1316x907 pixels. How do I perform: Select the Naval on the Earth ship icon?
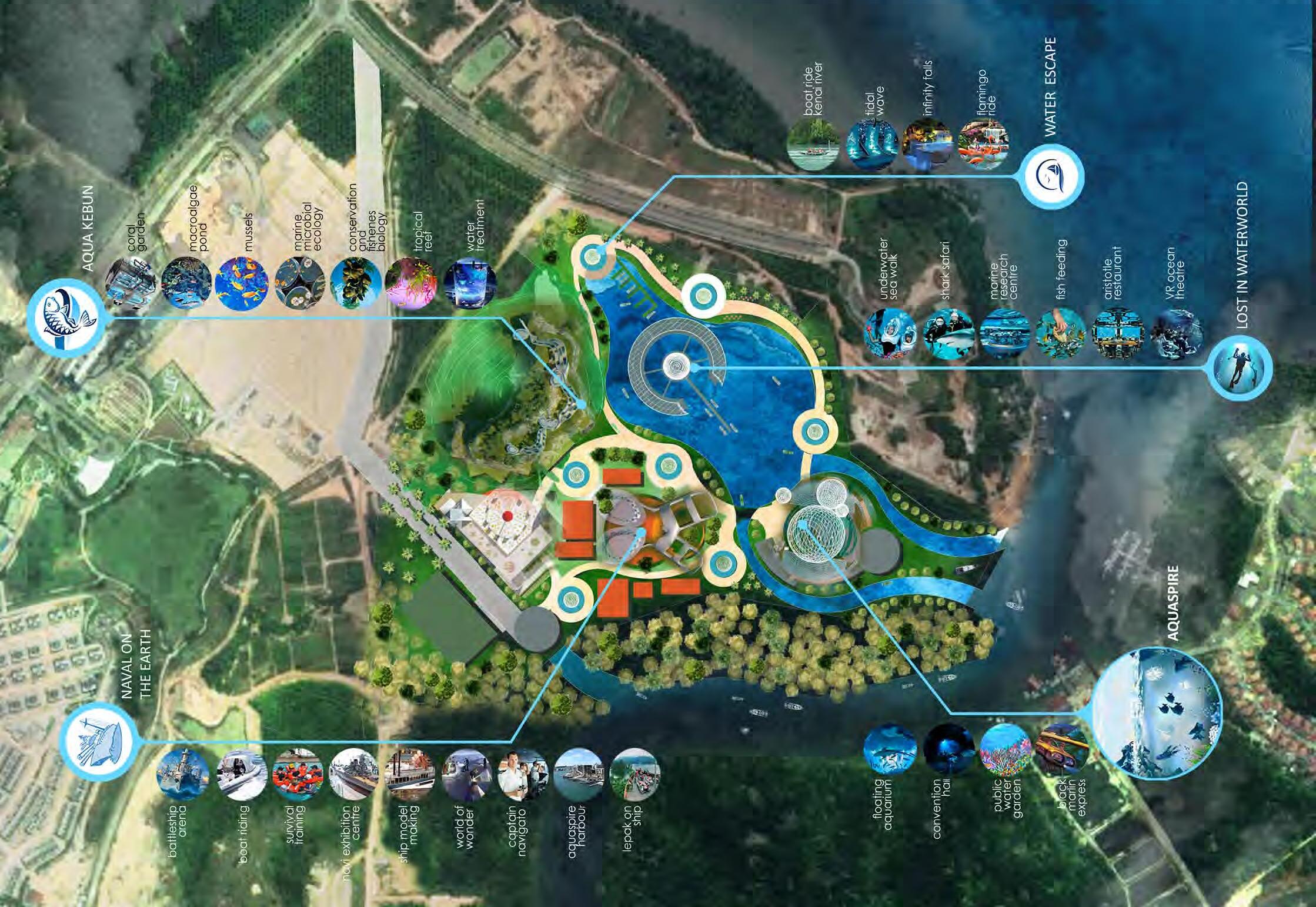point(99,741)
